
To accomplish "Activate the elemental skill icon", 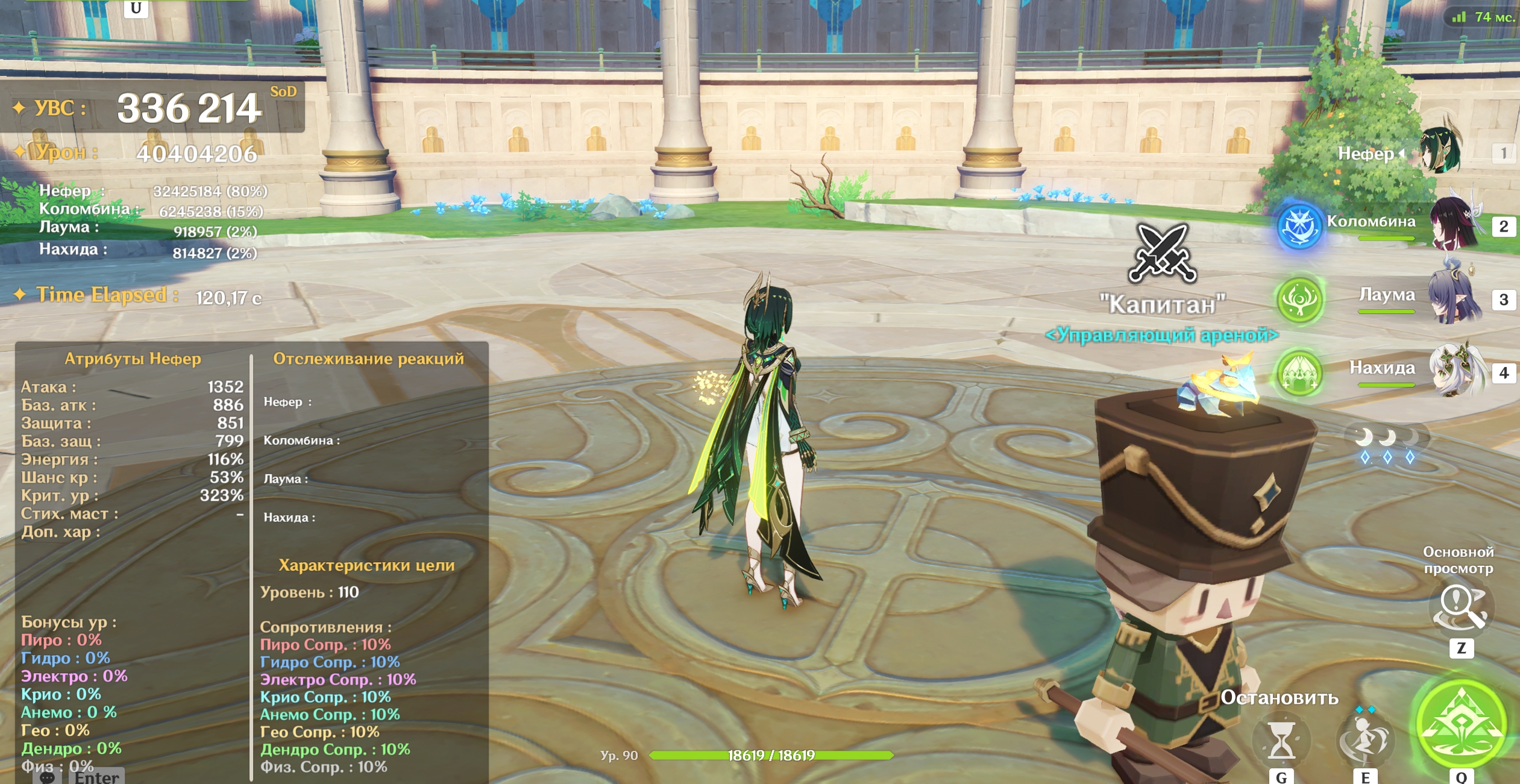I will (x=1365, y=739).
